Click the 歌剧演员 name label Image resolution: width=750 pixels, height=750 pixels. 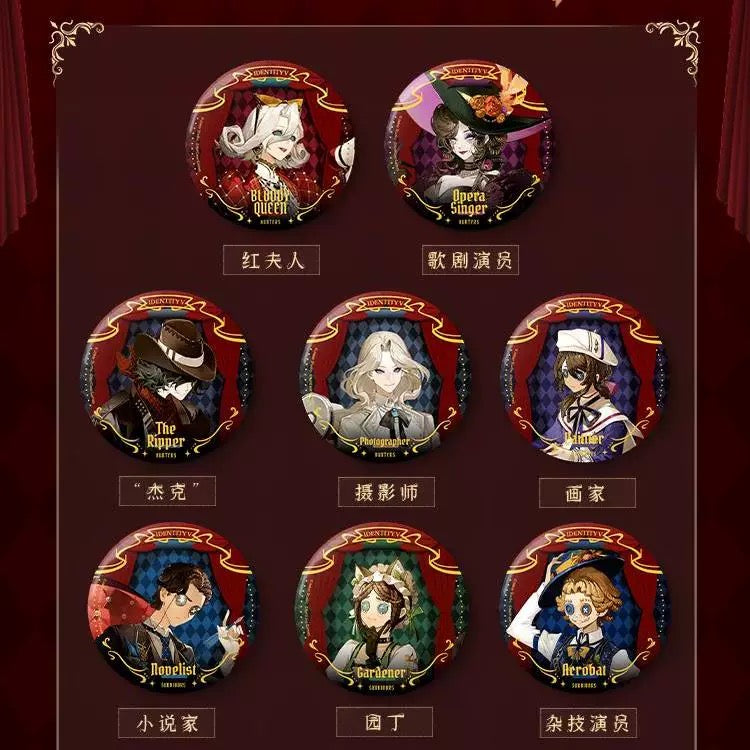471,261
